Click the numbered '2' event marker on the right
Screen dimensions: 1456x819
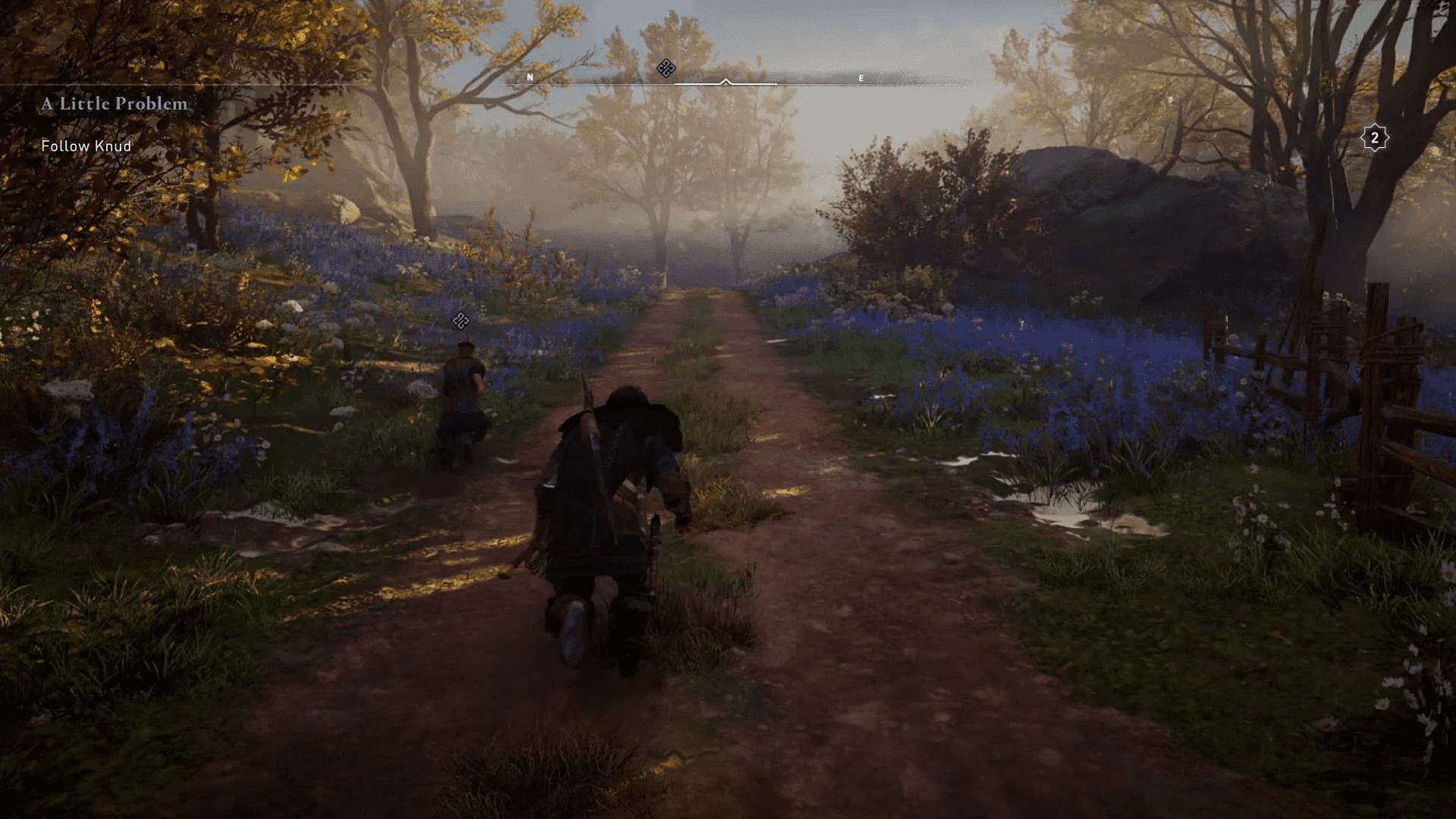point(1373,138)
